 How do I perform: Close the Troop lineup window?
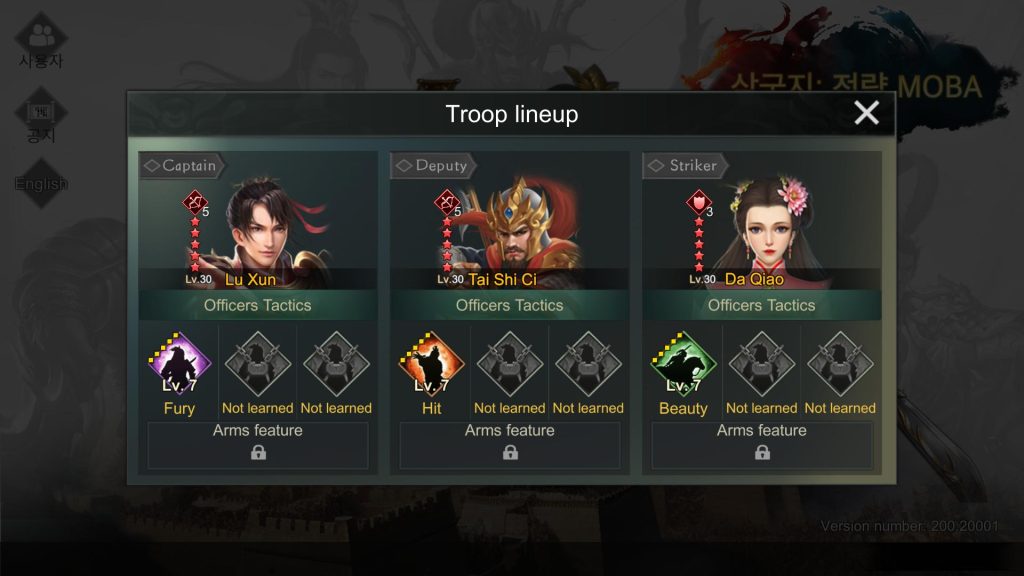866,113
